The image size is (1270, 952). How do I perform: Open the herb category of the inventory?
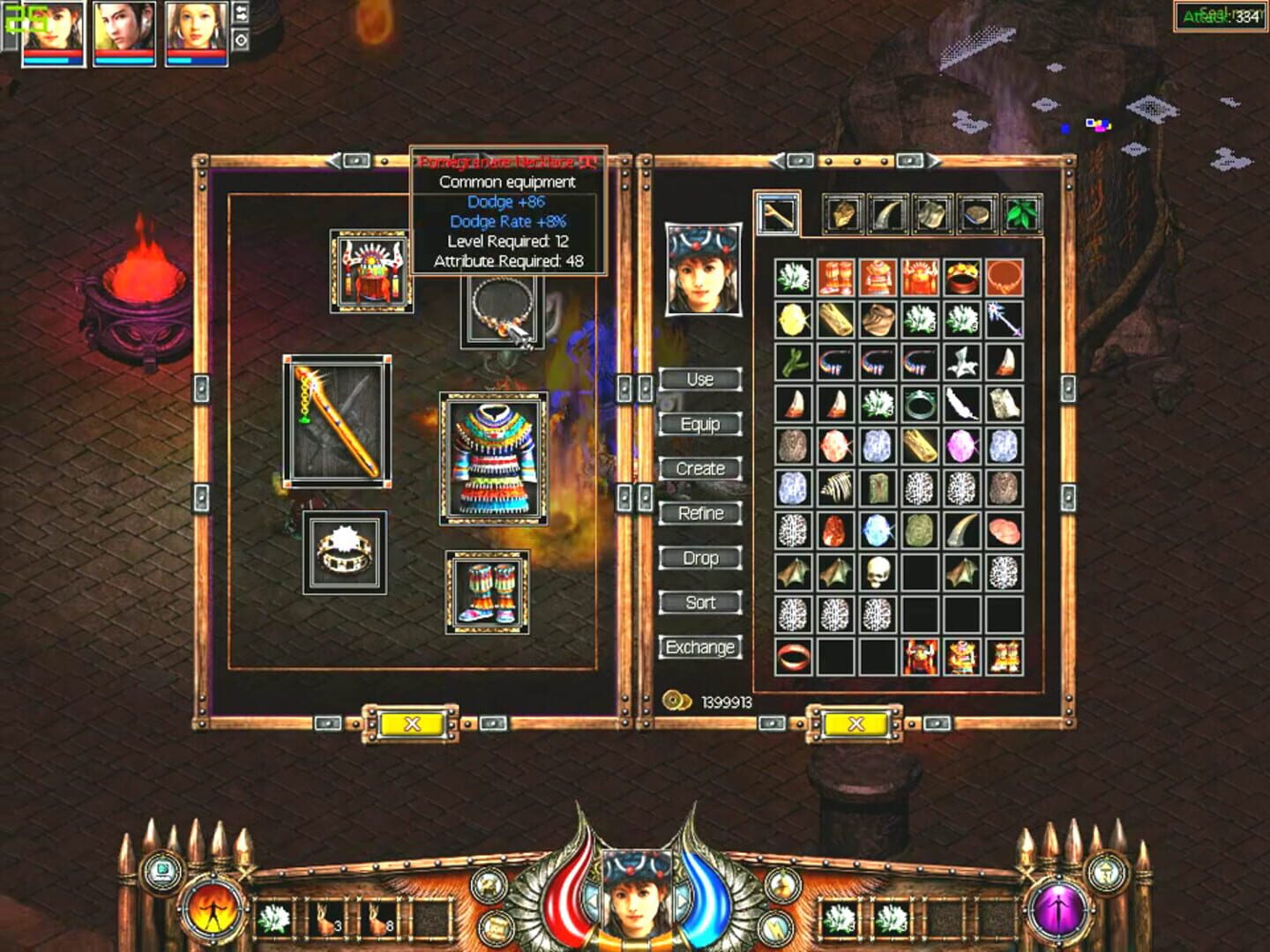pyautogui.click(x=1022, y=213)
